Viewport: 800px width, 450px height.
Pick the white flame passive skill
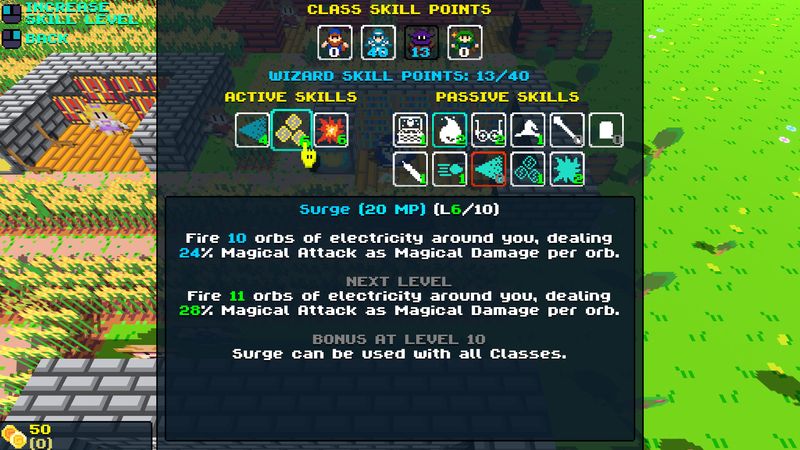click(449, 130)
